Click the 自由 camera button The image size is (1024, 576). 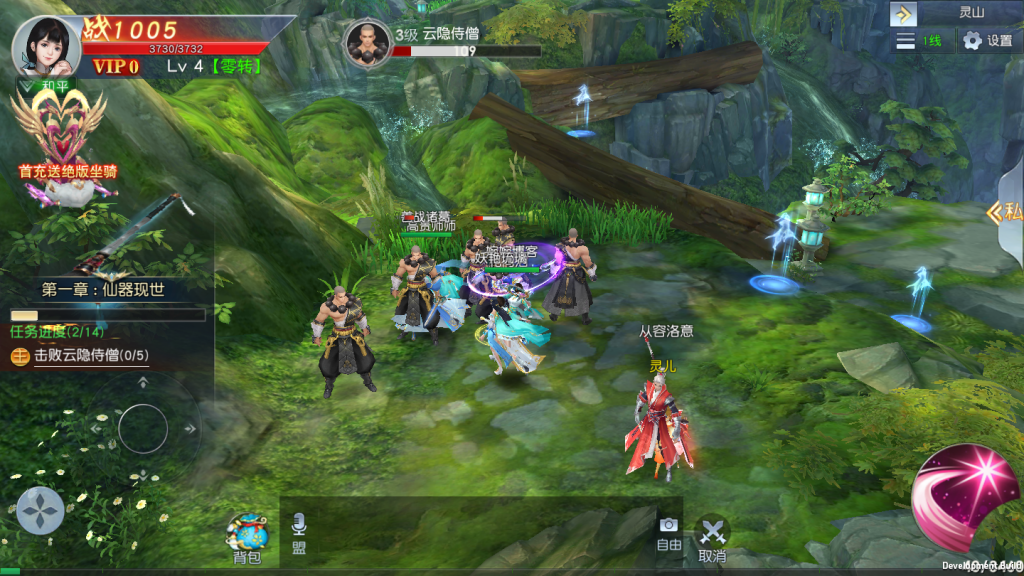point(668,534)
